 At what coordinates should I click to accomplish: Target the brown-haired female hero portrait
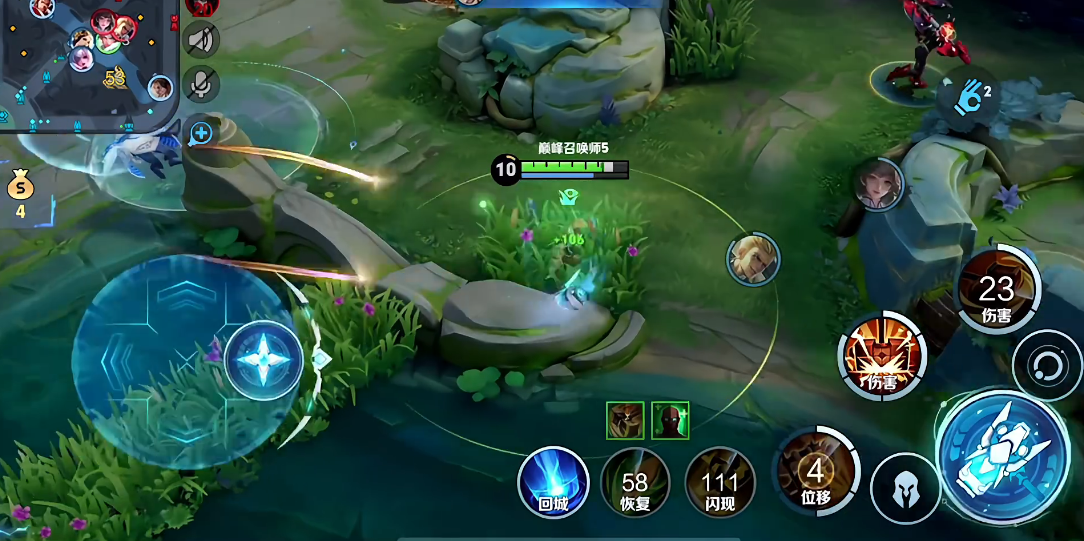(x=879, y=184)
